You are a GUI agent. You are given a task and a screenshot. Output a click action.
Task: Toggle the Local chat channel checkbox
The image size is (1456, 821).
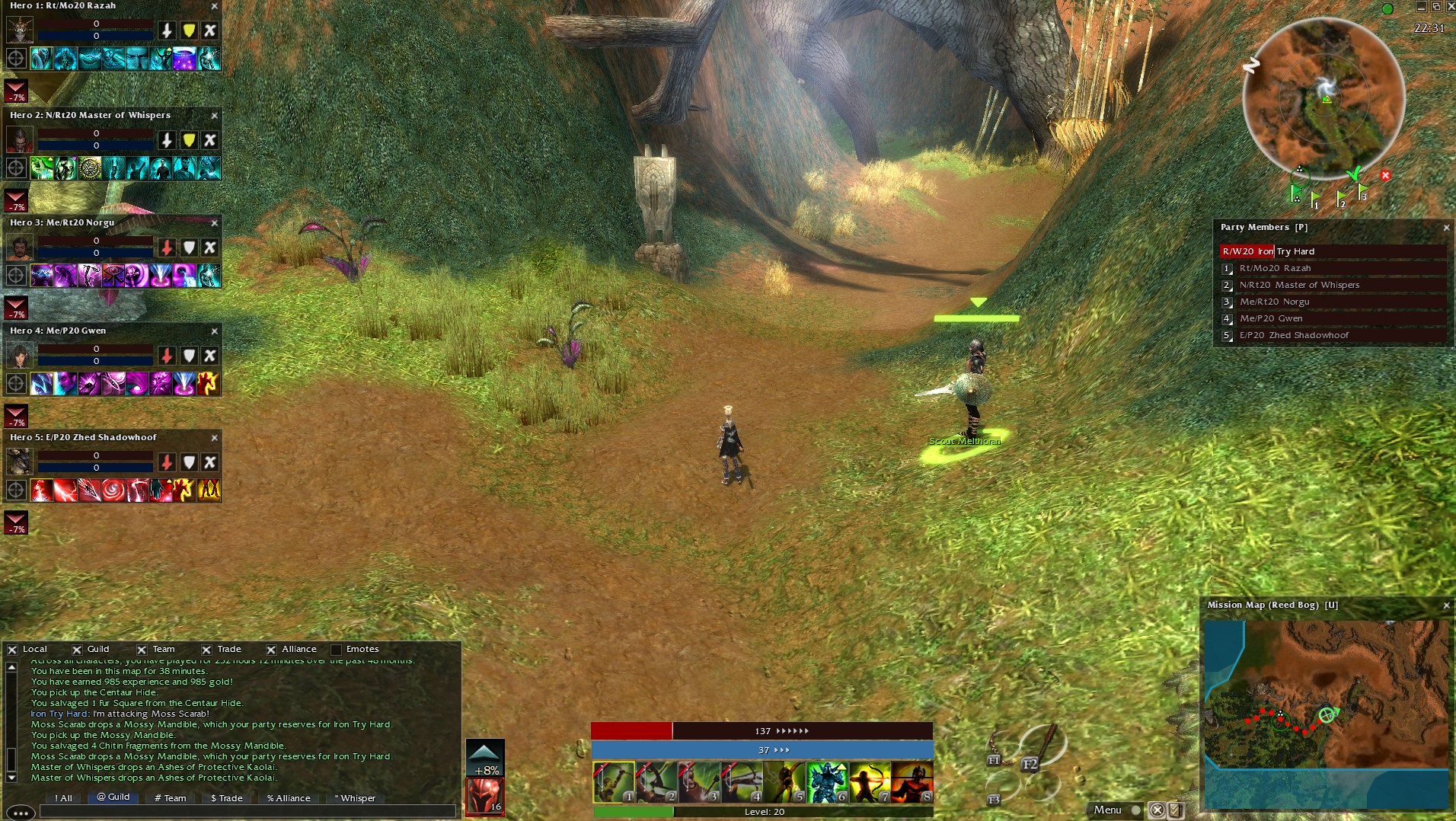coord(13,650)
